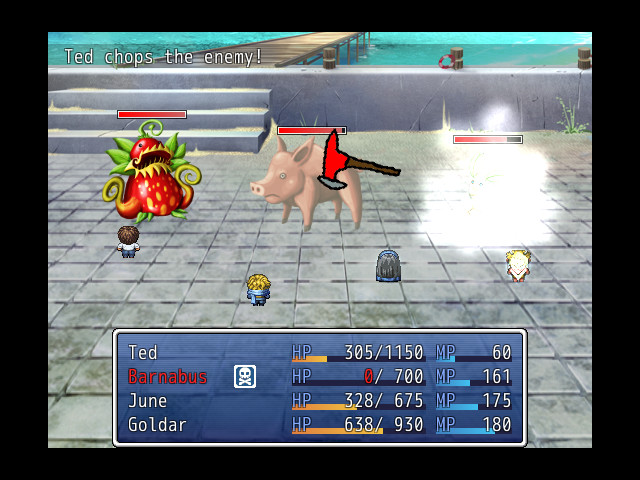Select Ted in the party status window
Screen dimensions: 640x480
(x=143, y=353)
